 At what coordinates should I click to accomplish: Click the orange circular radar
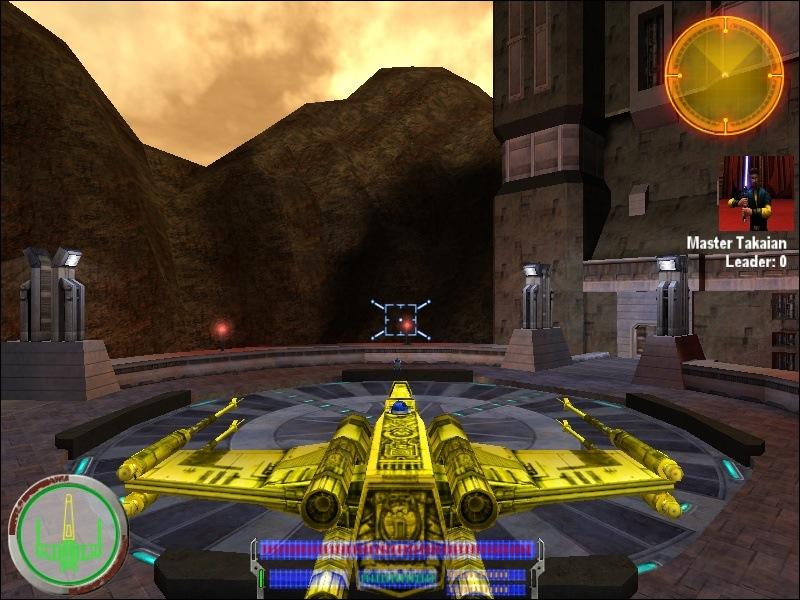coord(724,76)
